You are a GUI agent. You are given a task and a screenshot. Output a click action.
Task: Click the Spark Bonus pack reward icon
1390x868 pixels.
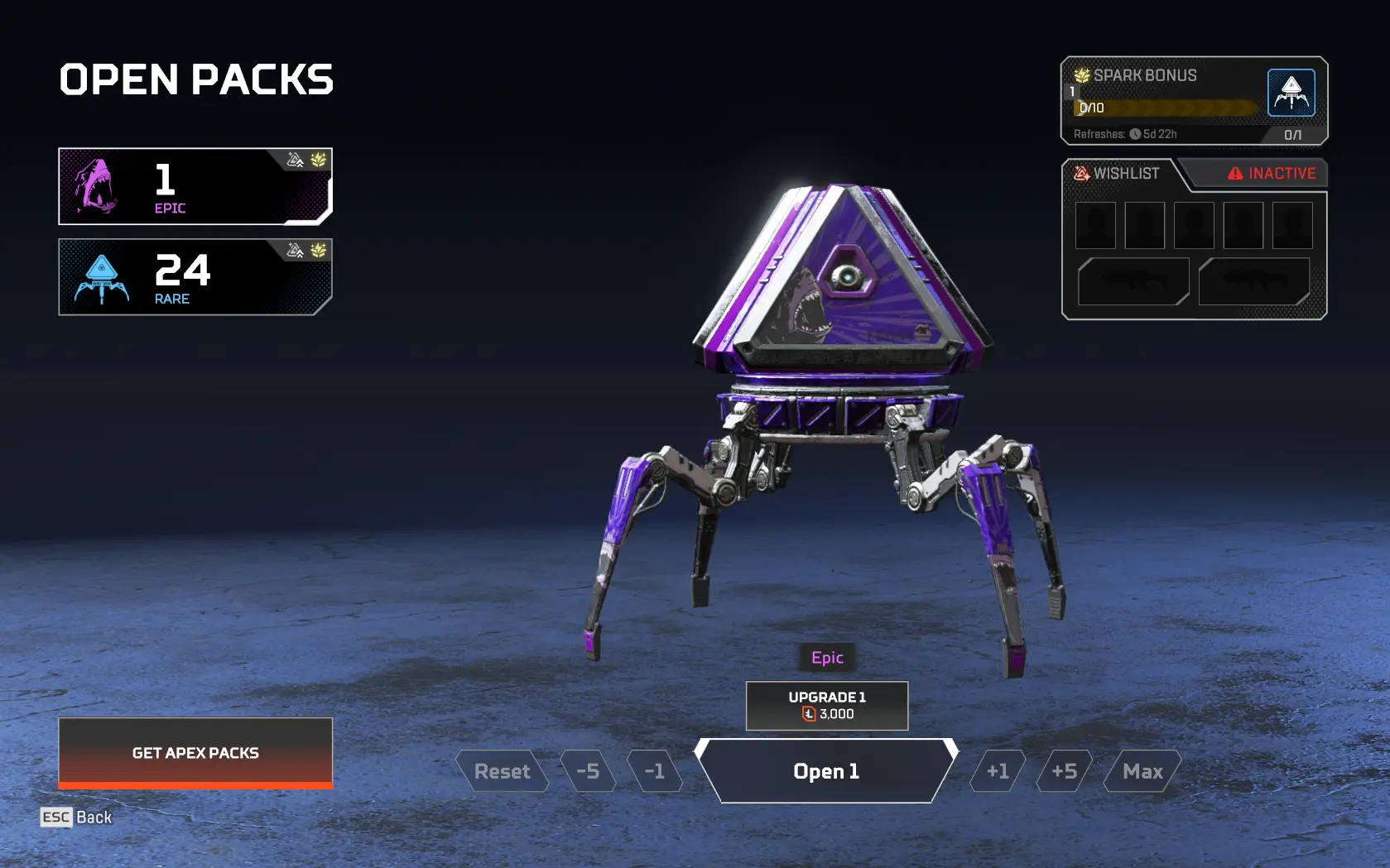[x=1291, y=93]
